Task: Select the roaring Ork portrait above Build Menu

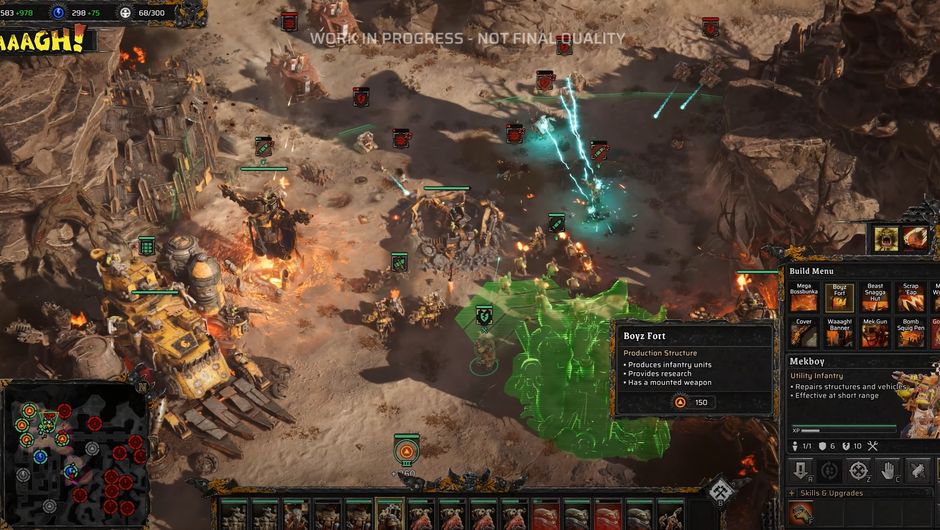Action: click(x=885, y=238)
